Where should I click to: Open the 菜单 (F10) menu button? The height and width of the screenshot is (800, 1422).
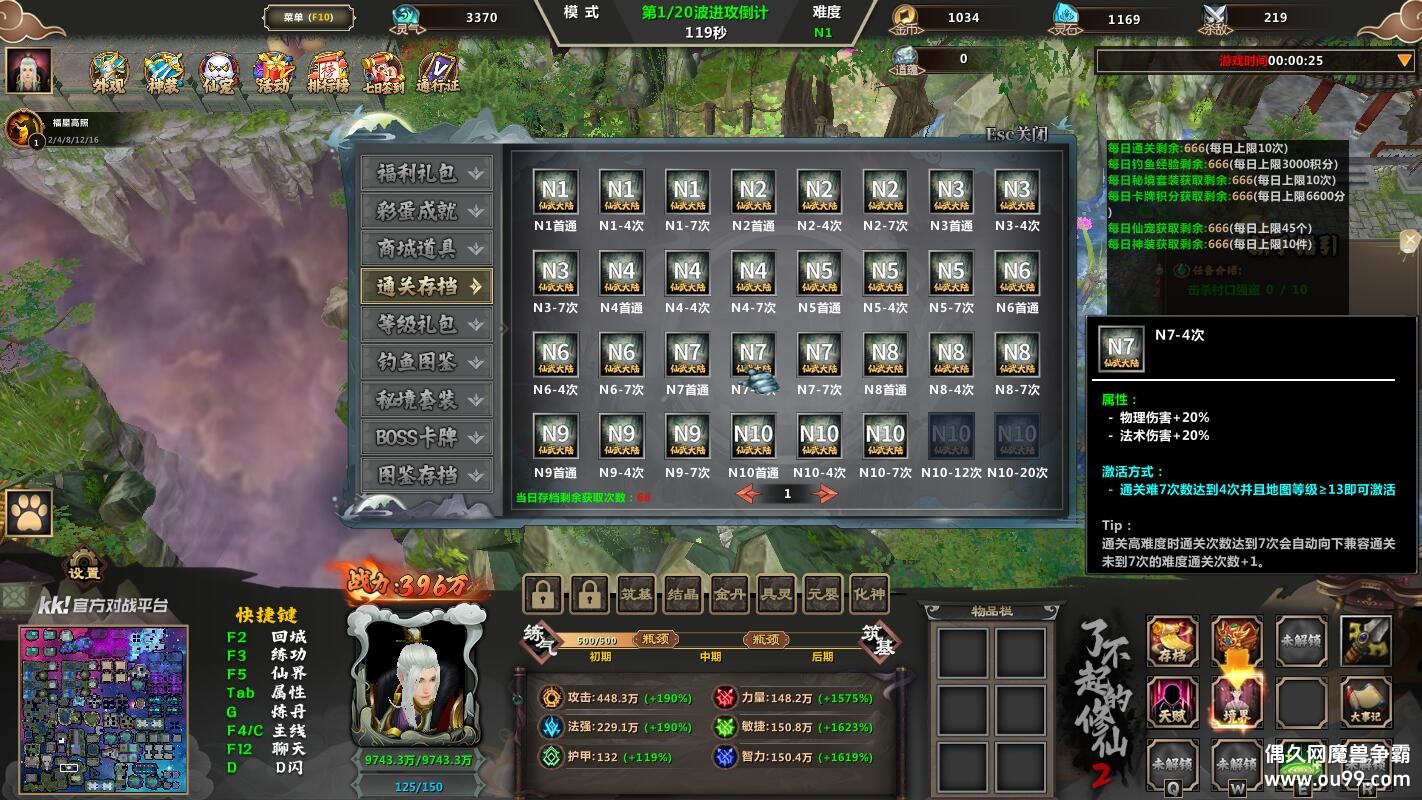(309, 17)
